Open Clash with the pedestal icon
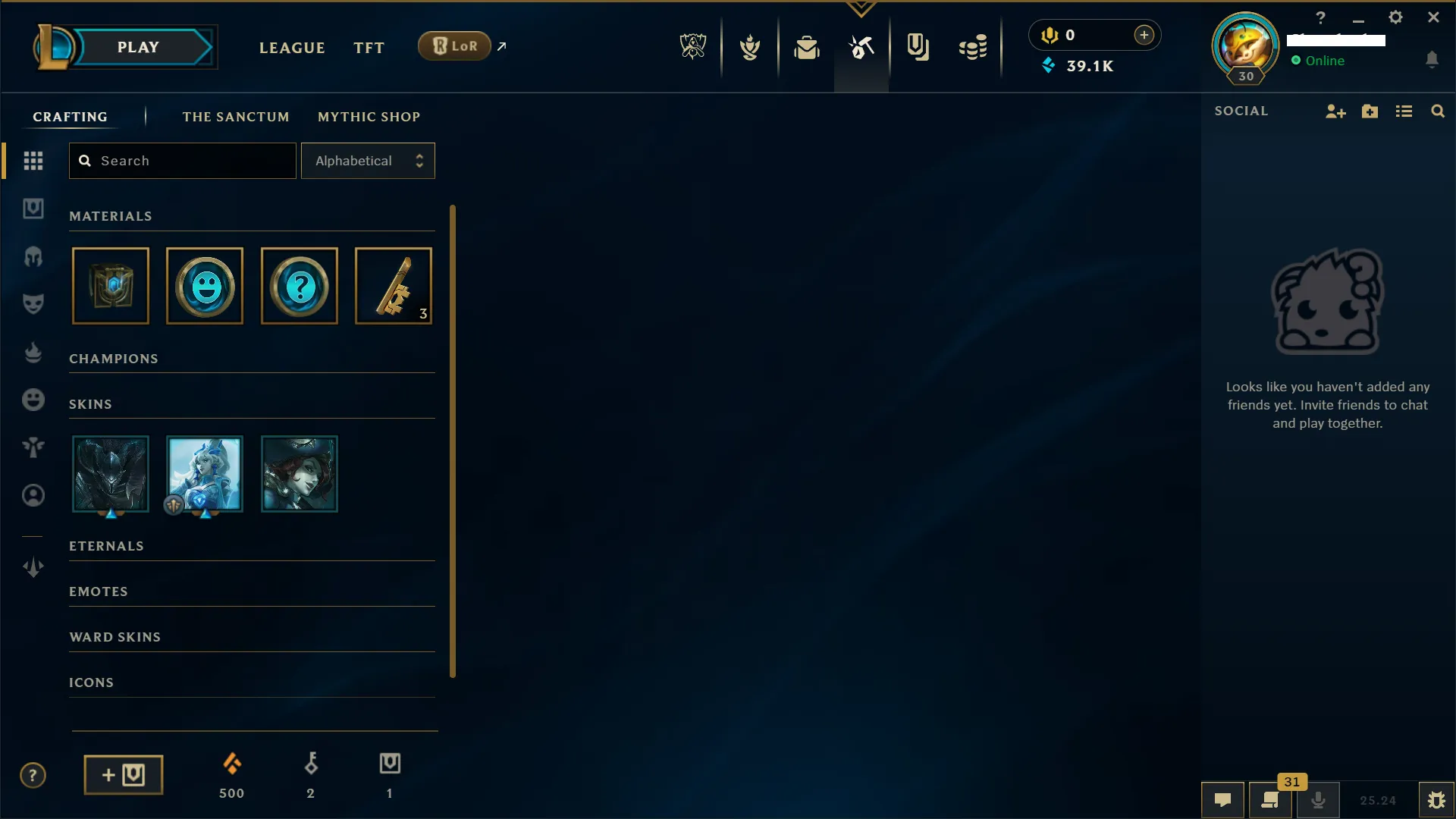The image size is (1456, 819). point(751,46)
